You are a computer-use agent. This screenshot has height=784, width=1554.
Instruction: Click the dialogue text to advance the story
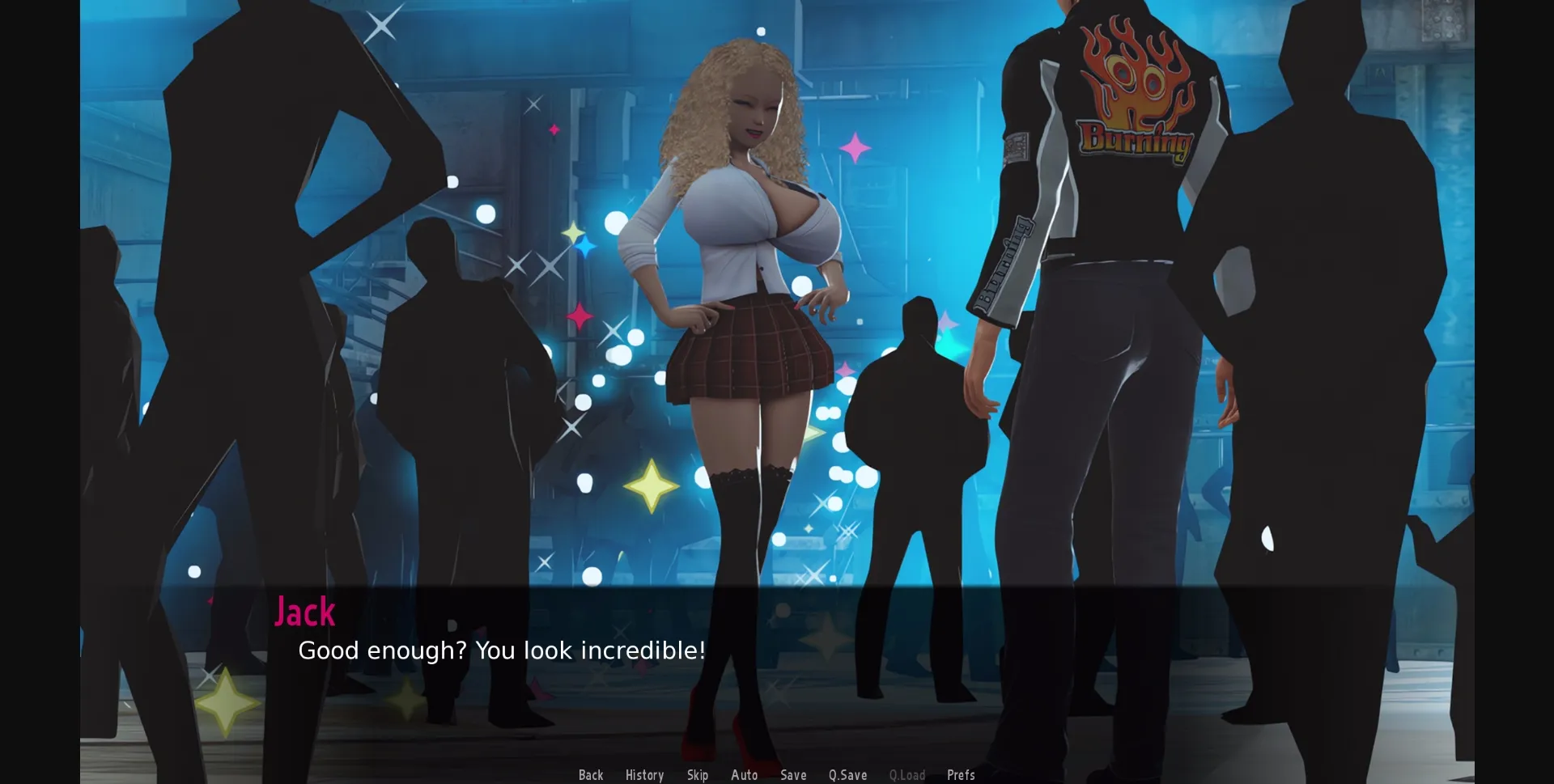pos(502,650)
